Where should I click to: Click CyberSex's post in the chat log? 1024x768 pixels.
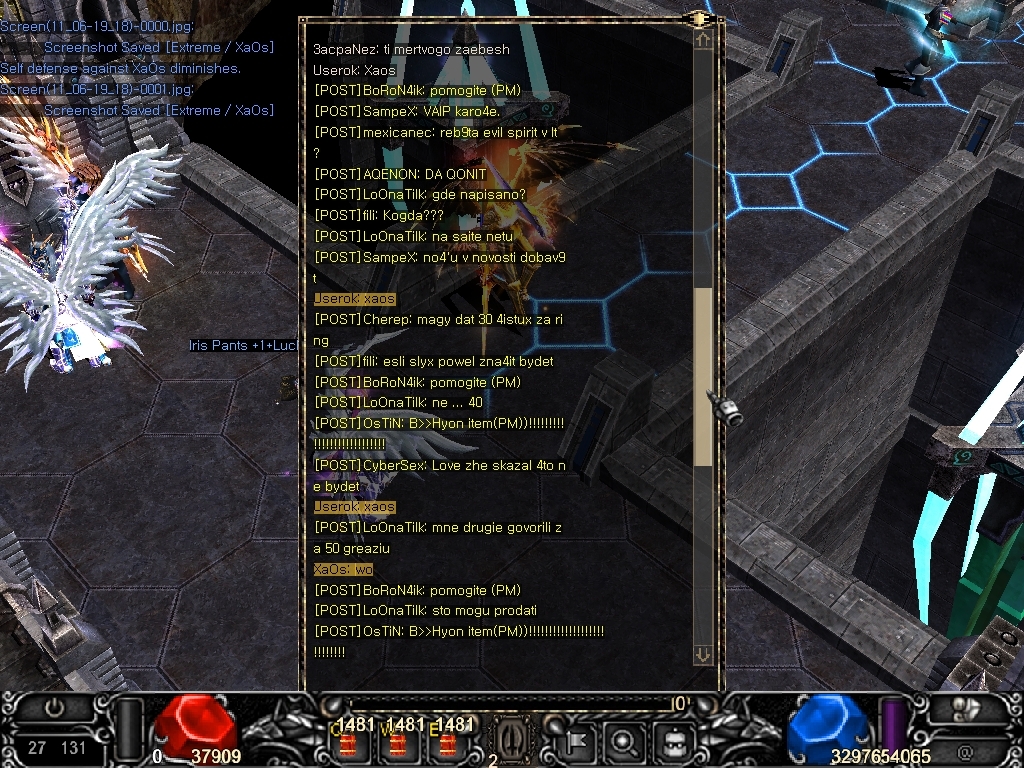(x=440, y=466)
